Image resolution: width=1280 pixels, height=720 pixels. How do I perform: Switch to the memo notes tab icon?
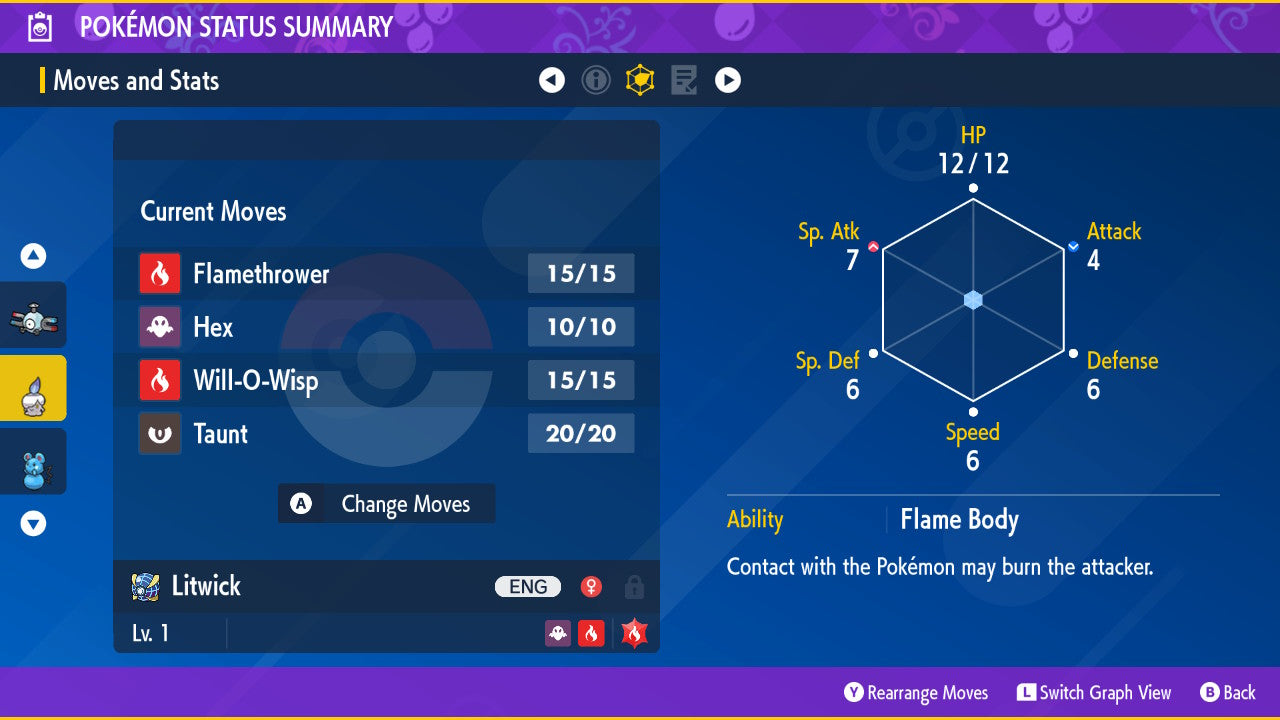(x=684, y=80)
